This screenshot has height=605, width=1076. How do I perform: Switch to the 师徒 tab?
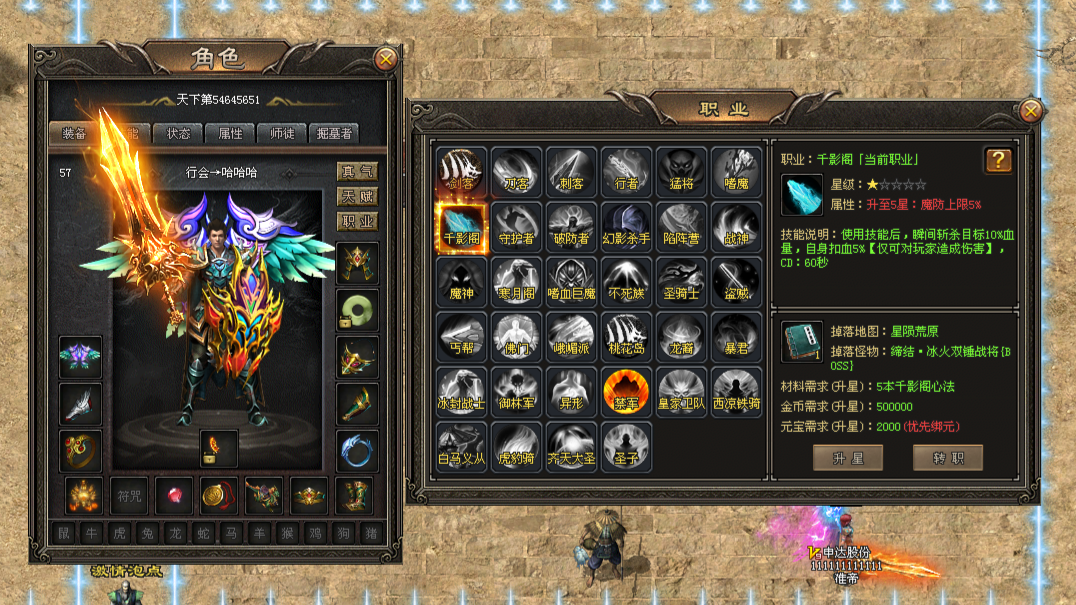pos(281,133)
